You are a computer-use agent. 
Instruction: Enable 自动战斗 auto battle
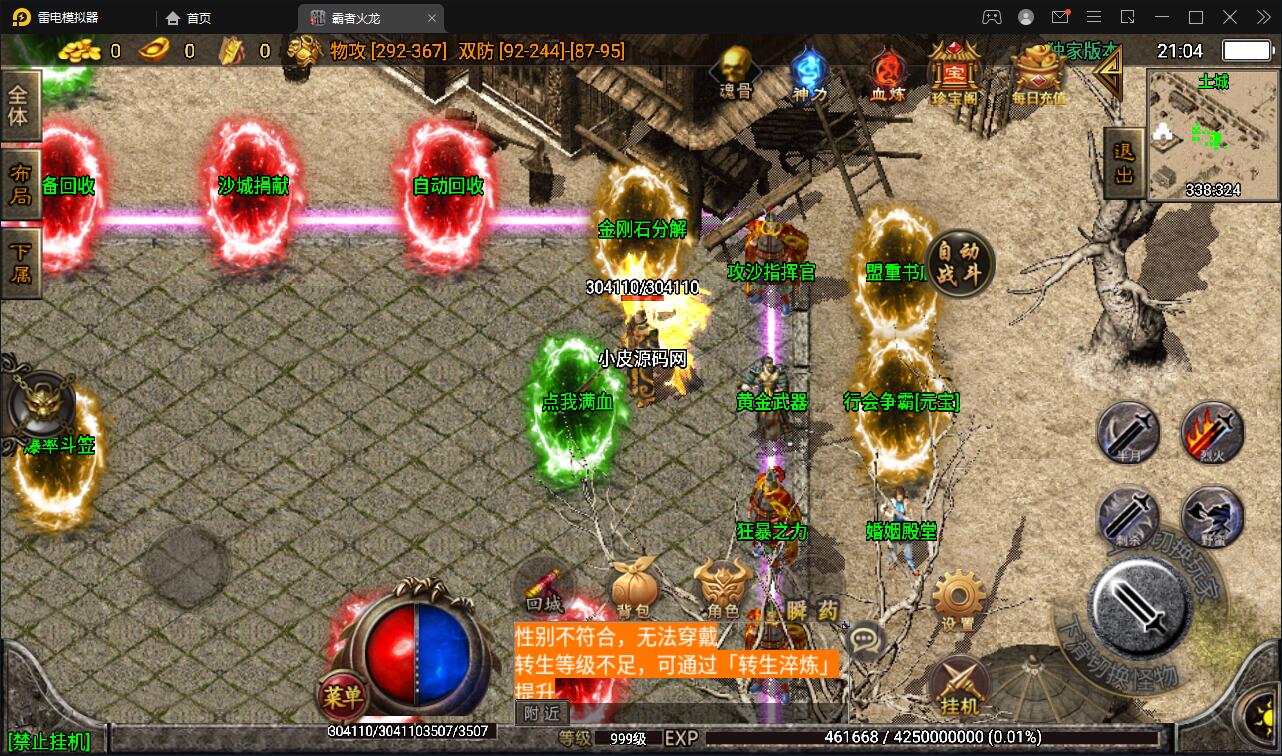961,262
